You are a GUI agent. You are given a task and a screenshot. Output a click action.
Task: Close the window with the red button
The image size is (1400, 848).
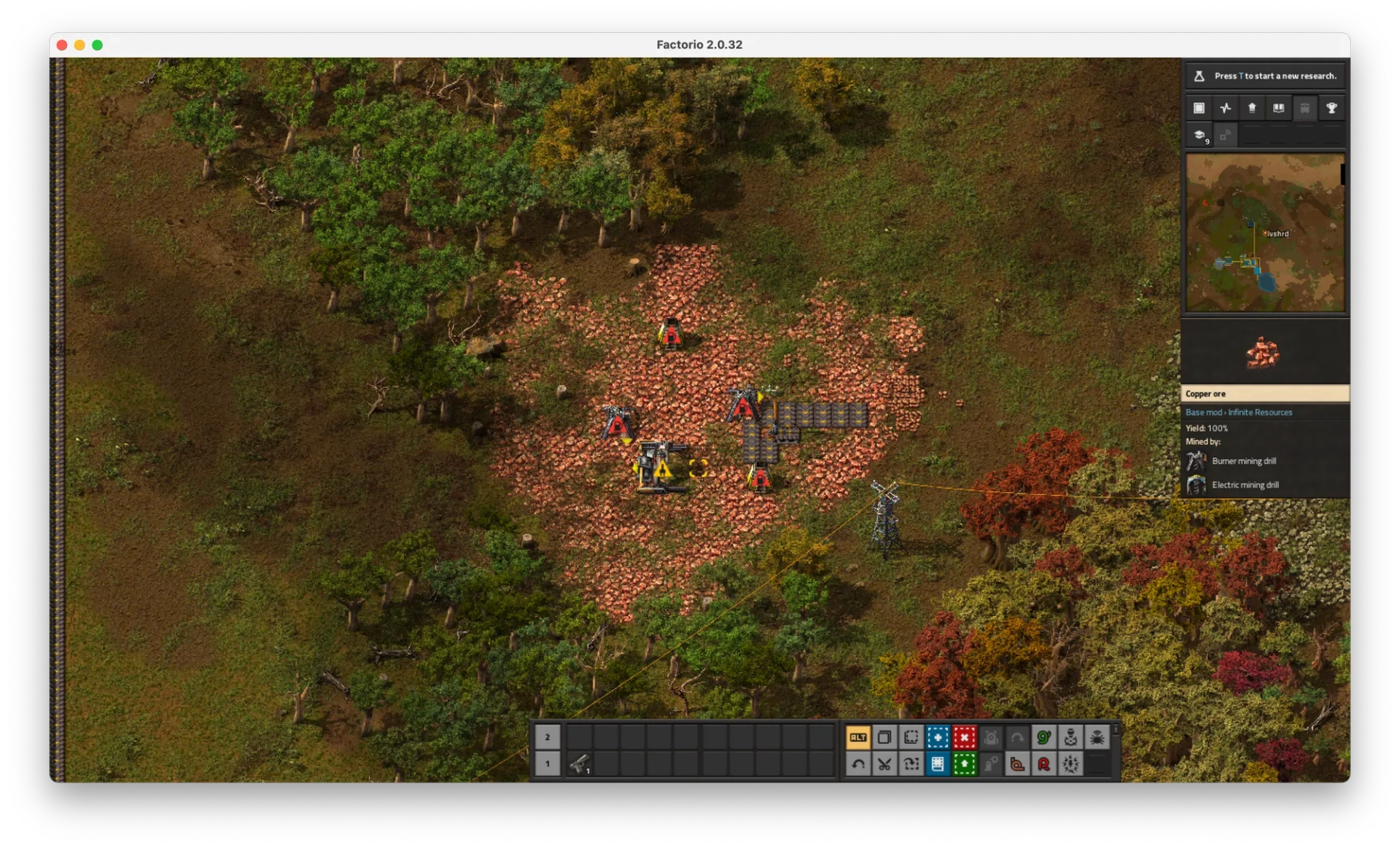point(62,45)
